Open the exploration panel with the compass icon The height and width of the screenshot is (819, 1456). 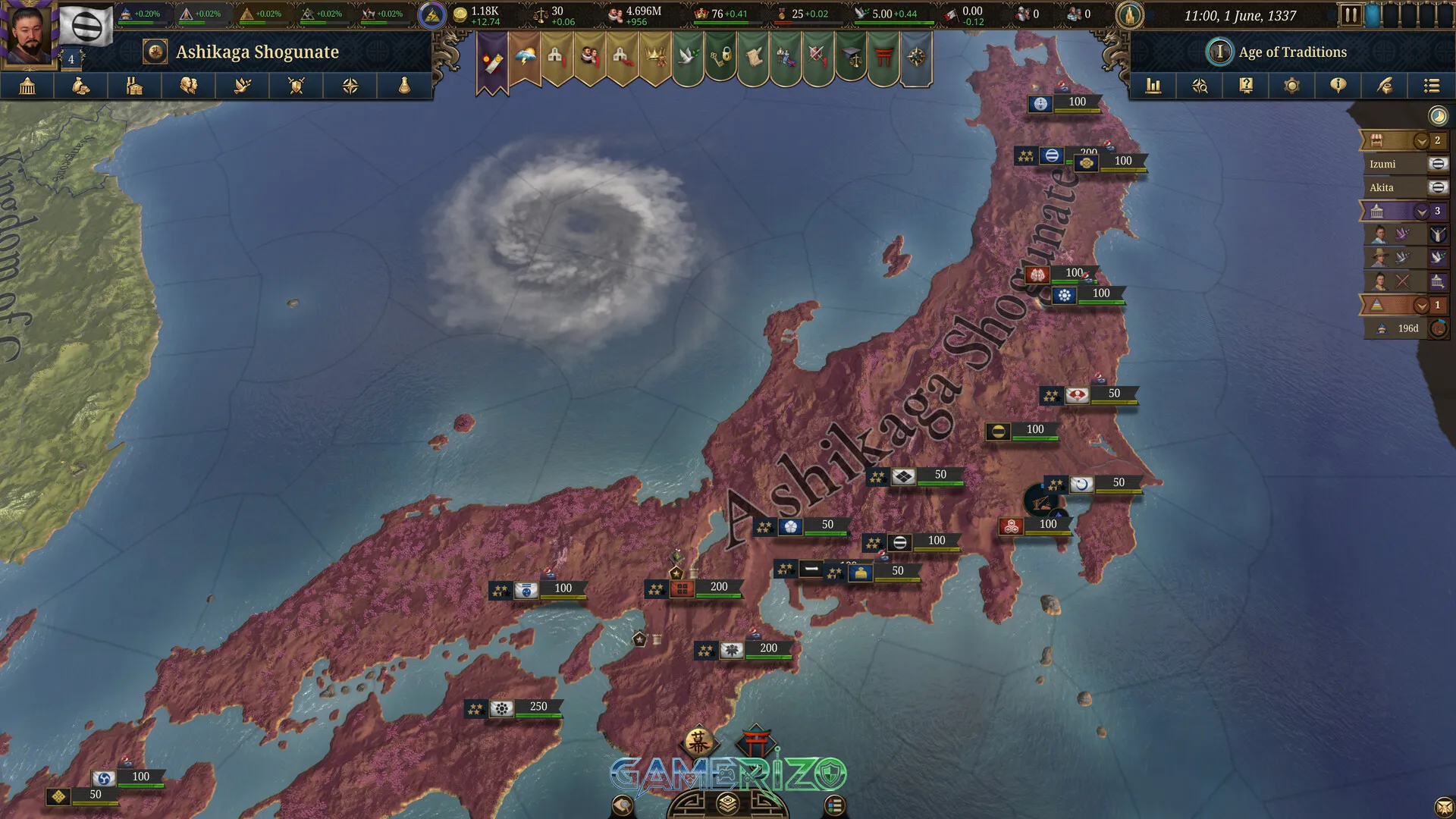350,86
